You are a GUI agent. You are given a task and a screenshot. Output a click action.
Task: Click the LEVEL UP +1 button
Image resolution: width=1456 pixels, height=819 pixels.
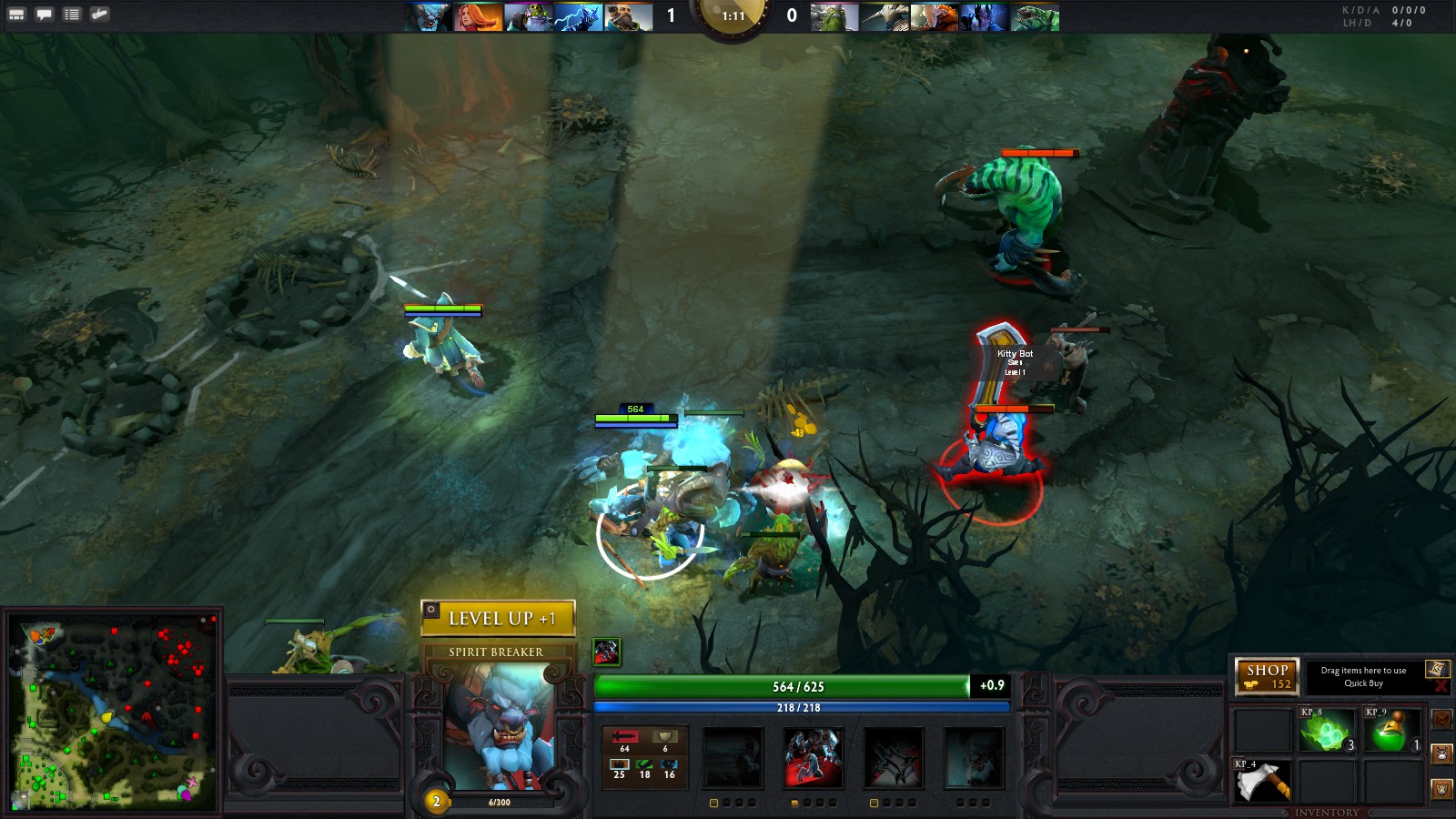point(498,619)
